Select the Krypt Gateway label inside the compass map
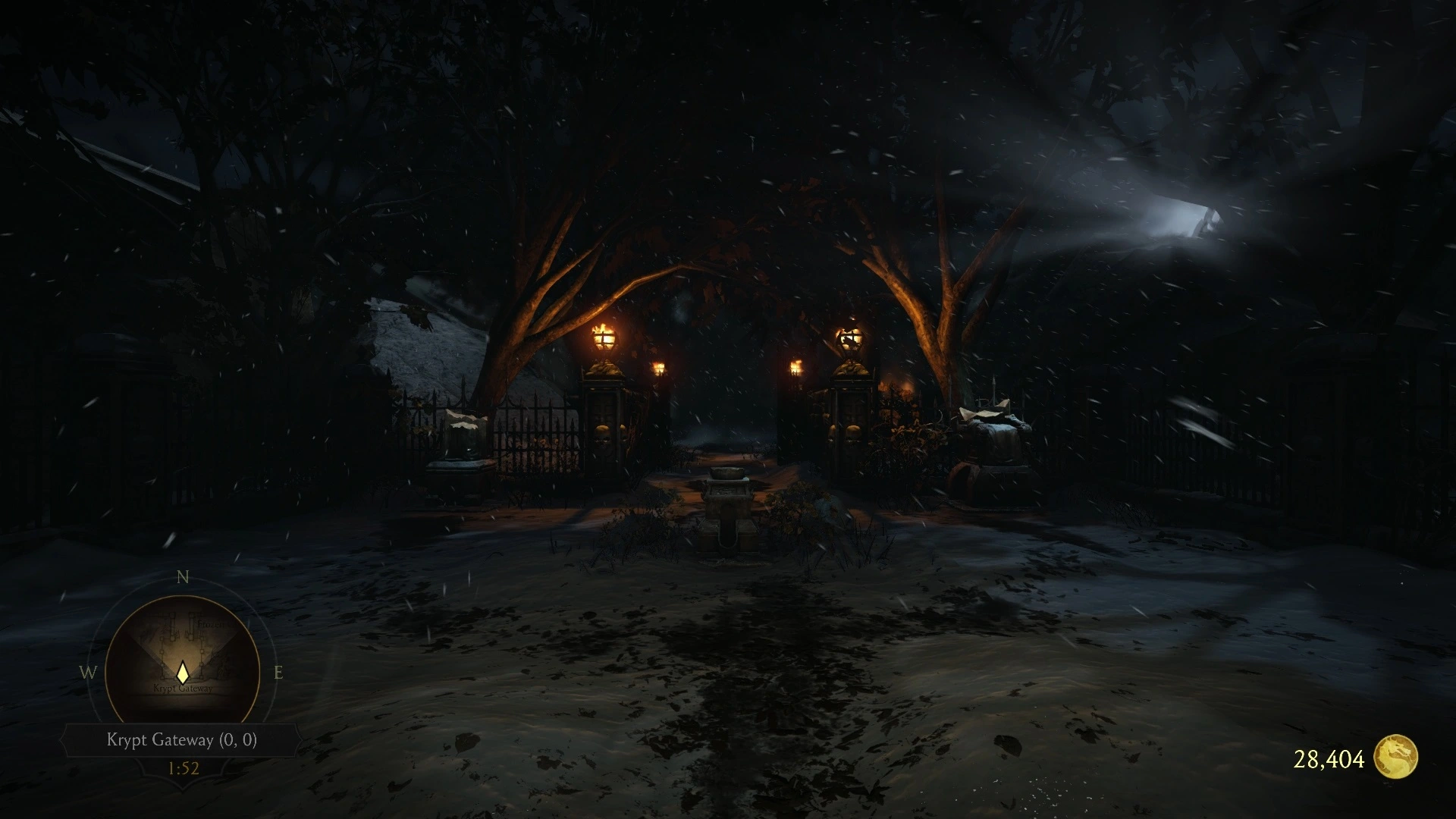 tap(183, 687)
